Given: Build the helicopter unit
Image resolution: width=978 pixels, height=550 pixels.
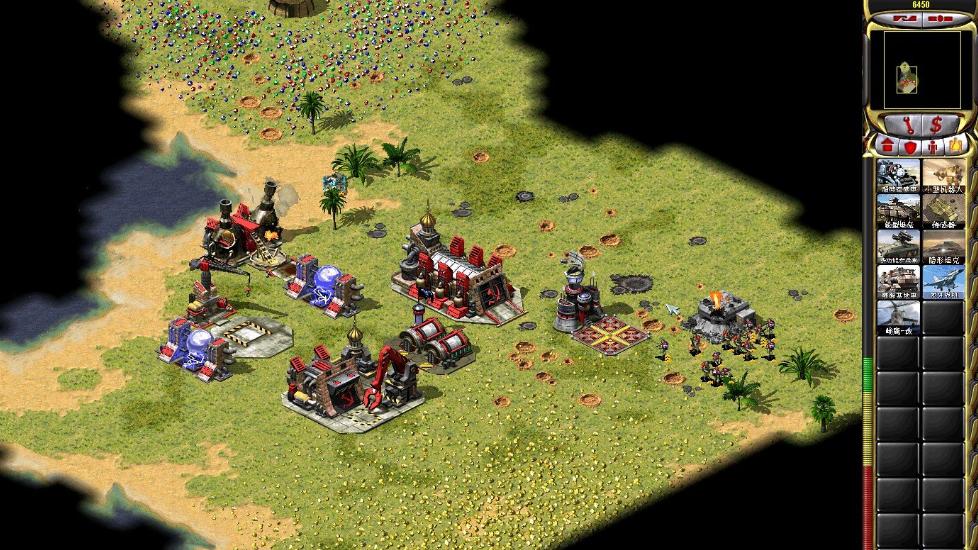Looking at the screenshot, I should 898,317.
